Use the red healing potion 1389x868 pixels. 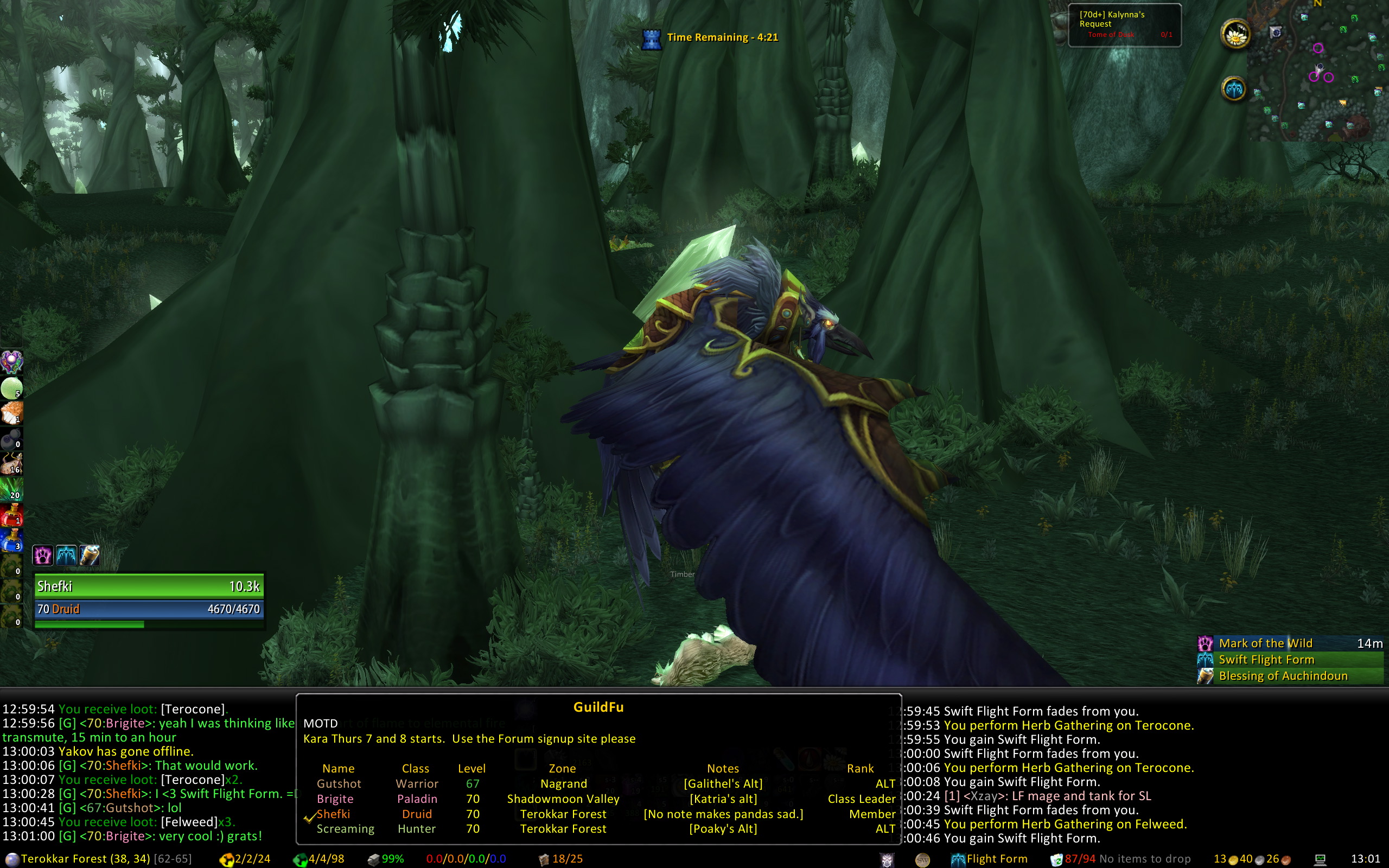11,515
